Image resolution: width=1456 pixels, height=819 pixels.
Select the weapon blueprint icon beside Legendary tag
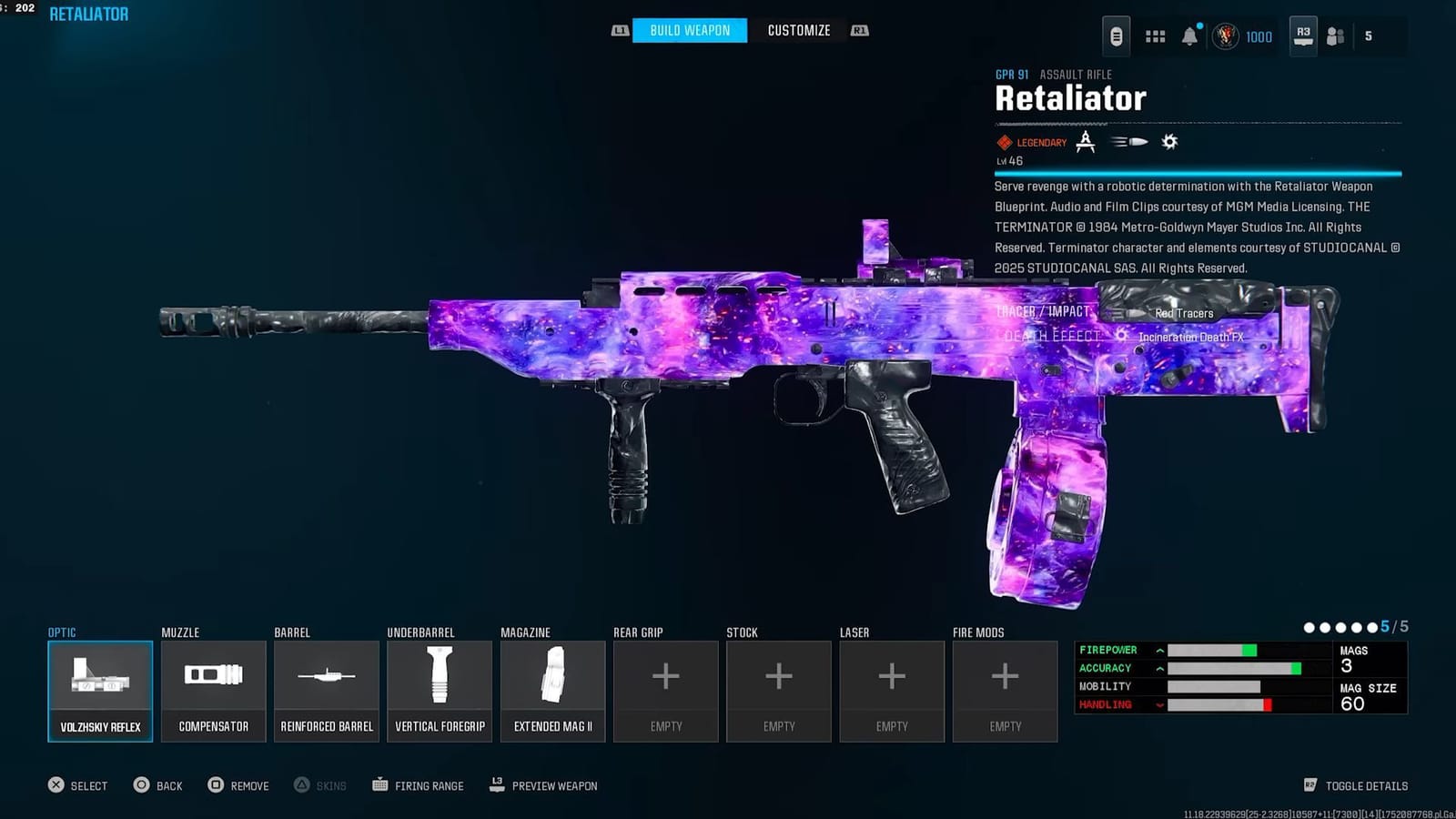(1086, 142)
